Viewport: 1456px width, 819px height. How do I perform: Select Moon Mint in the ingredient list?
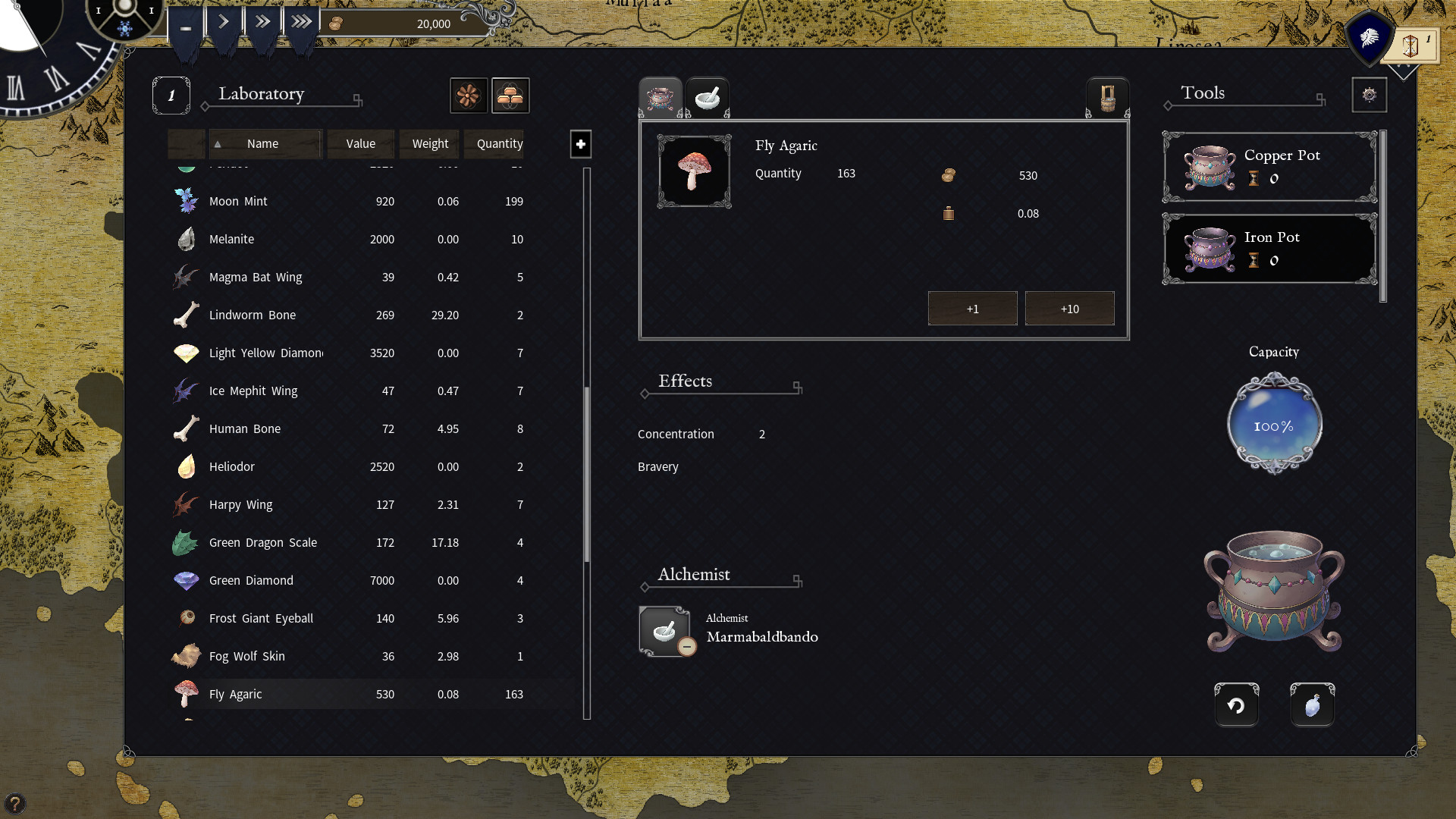coord(238,201)
